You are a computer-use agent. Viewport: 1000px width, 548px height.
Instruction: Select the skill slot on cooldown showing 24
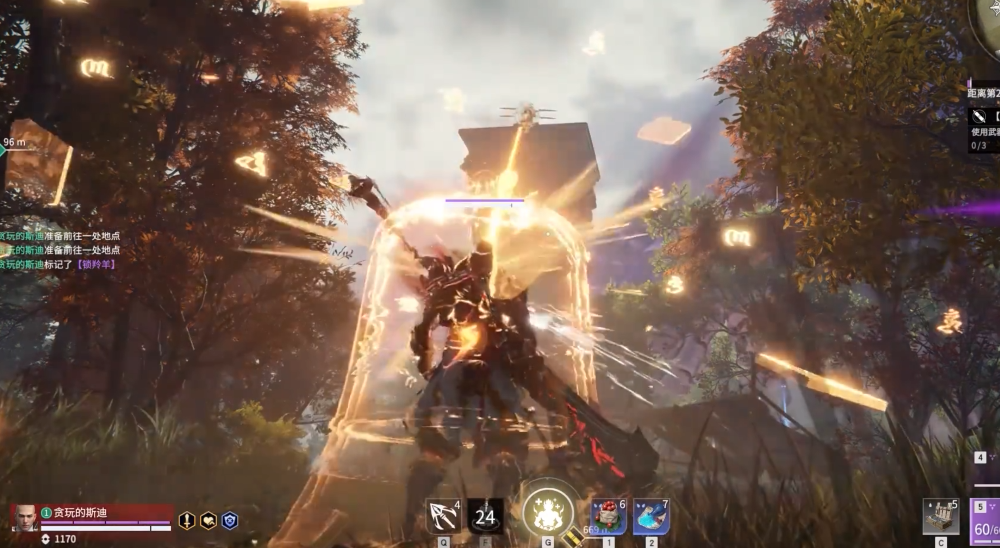tap(485, 516)
